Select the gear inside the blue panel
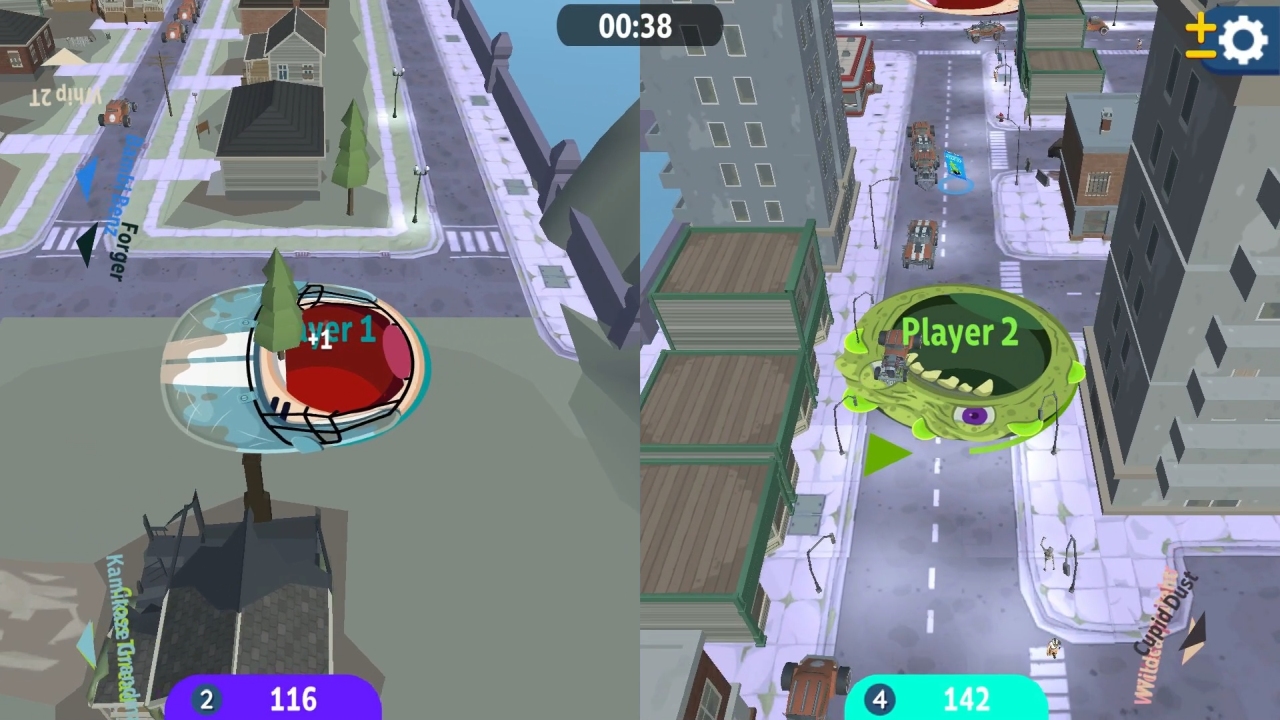The image size is (1280, 720). pos(1241,40)
